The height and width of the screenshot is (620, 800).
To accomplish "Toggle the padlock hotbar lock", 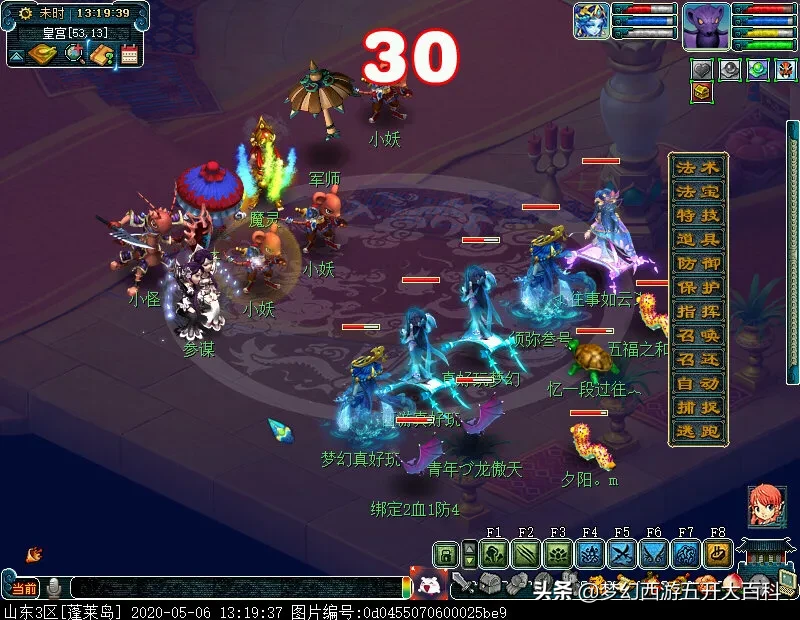I will pyautogui.click(x=446, y=554).
